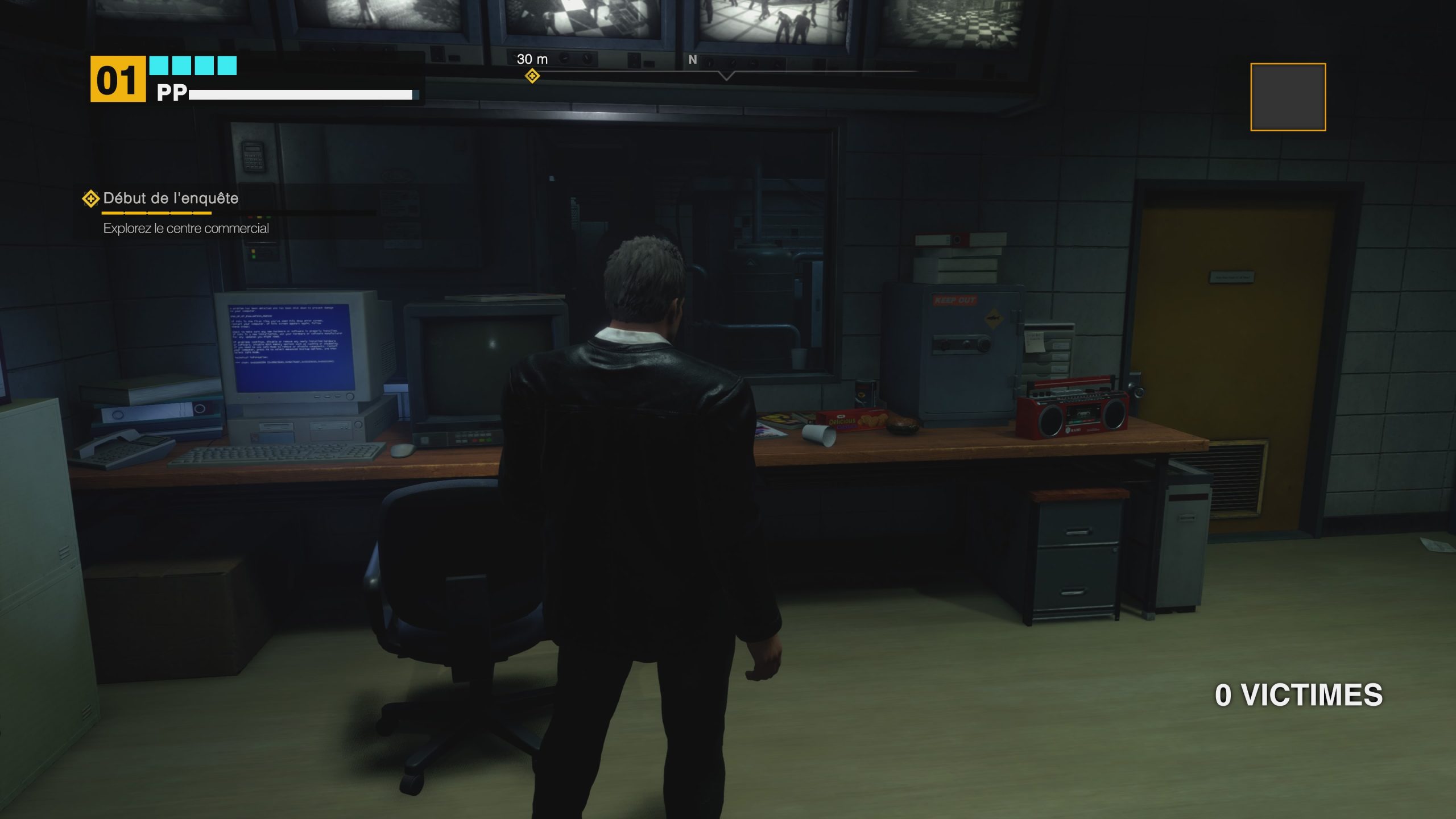The height and width of the screenshot is (819, 1456).
Task: Click the yellow waypoint diamond on the compass
Action: click(533, 75)
